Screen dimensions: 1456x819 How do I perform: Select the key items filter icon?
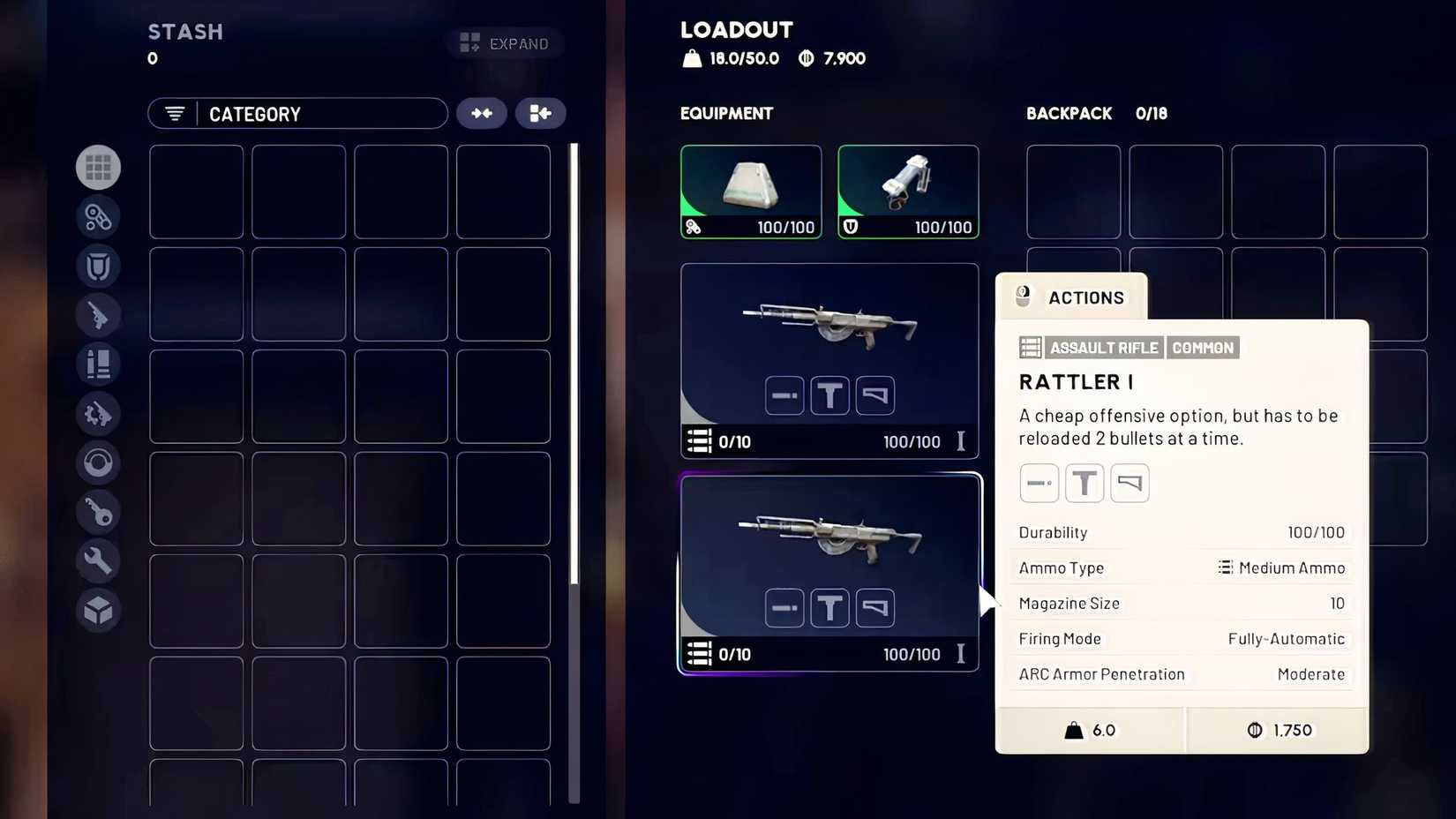[x=98, y=512]
